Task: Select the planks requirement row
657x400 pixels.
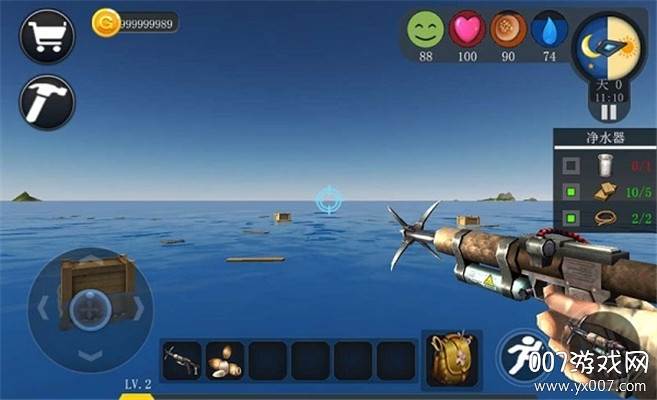Action: 604,190
